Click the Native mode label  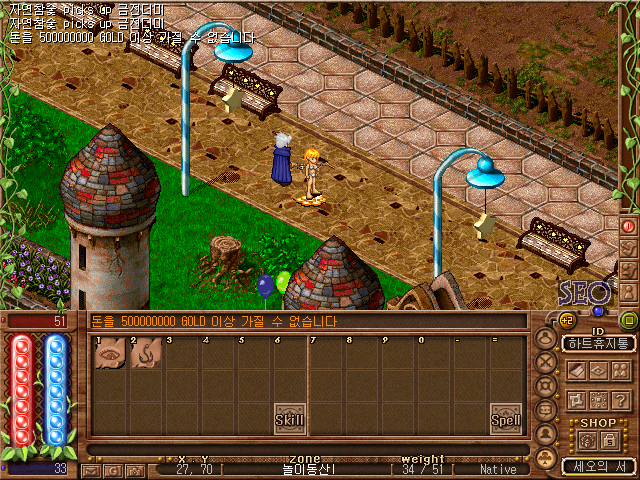[x=498, y=469]
